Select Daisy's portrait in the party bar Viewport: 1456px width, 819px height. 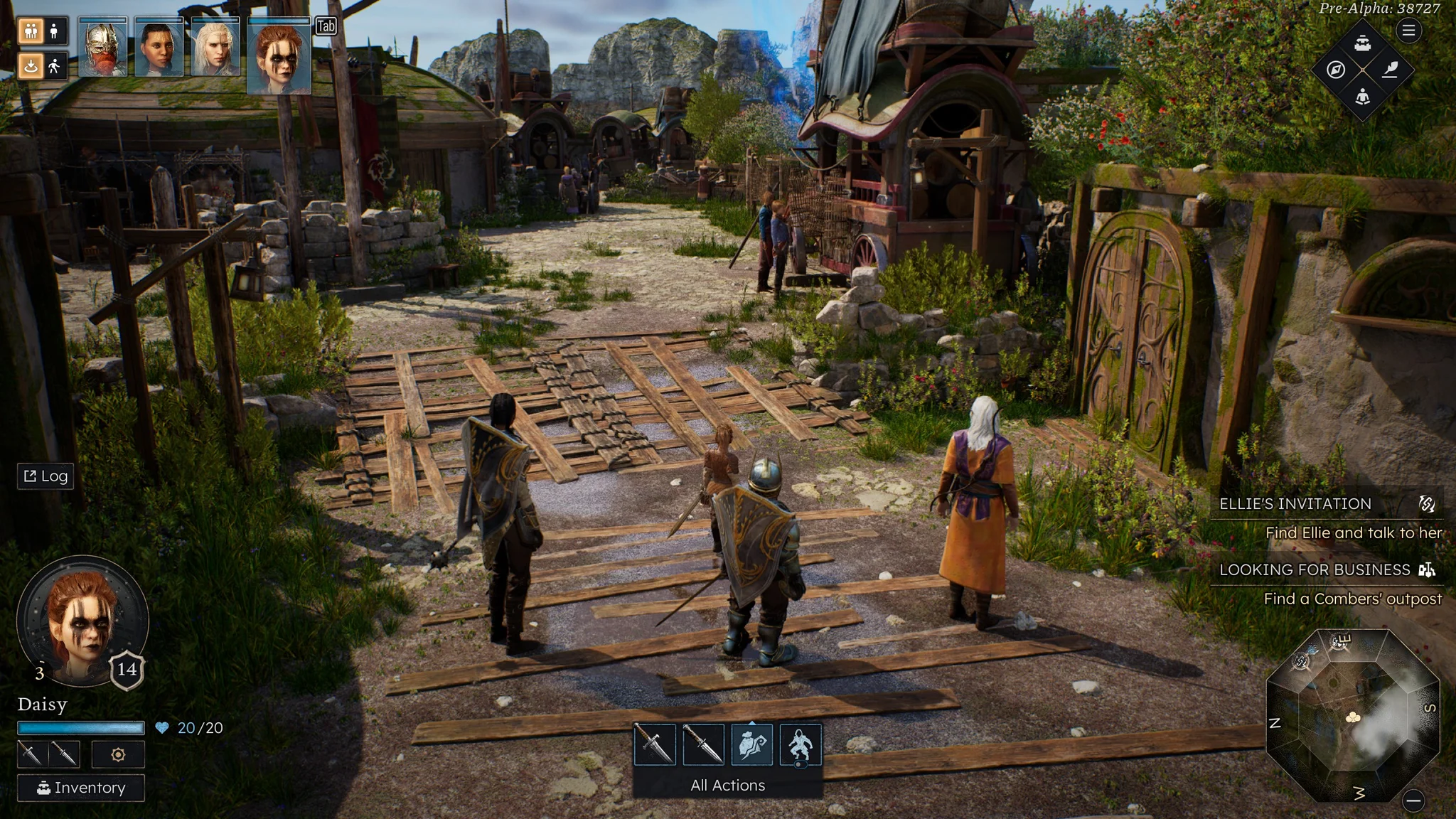pos(279,57)
